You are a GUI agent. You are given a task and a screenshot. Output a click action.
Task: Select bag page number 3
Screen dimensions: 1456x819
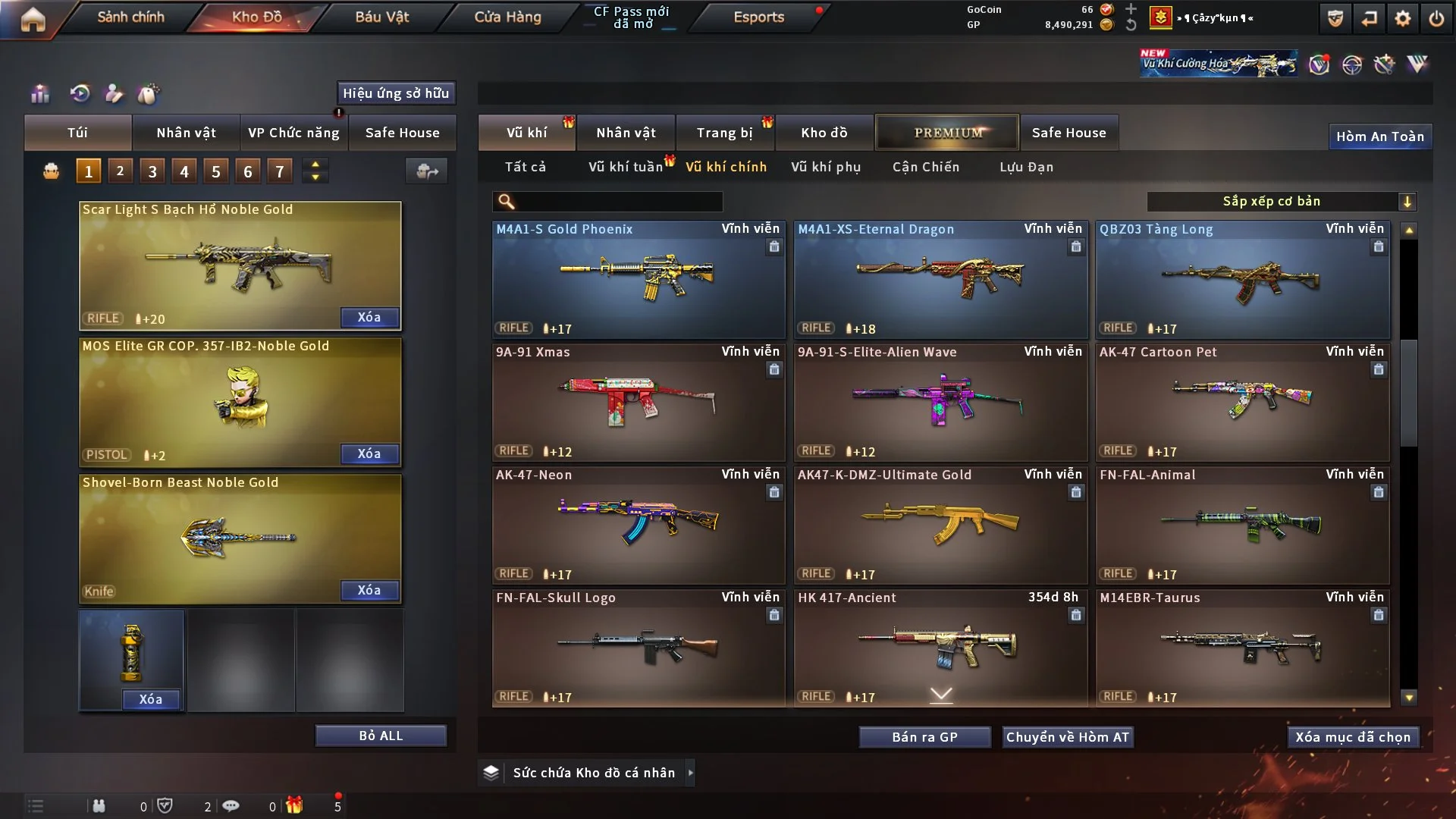click(152, 171)
